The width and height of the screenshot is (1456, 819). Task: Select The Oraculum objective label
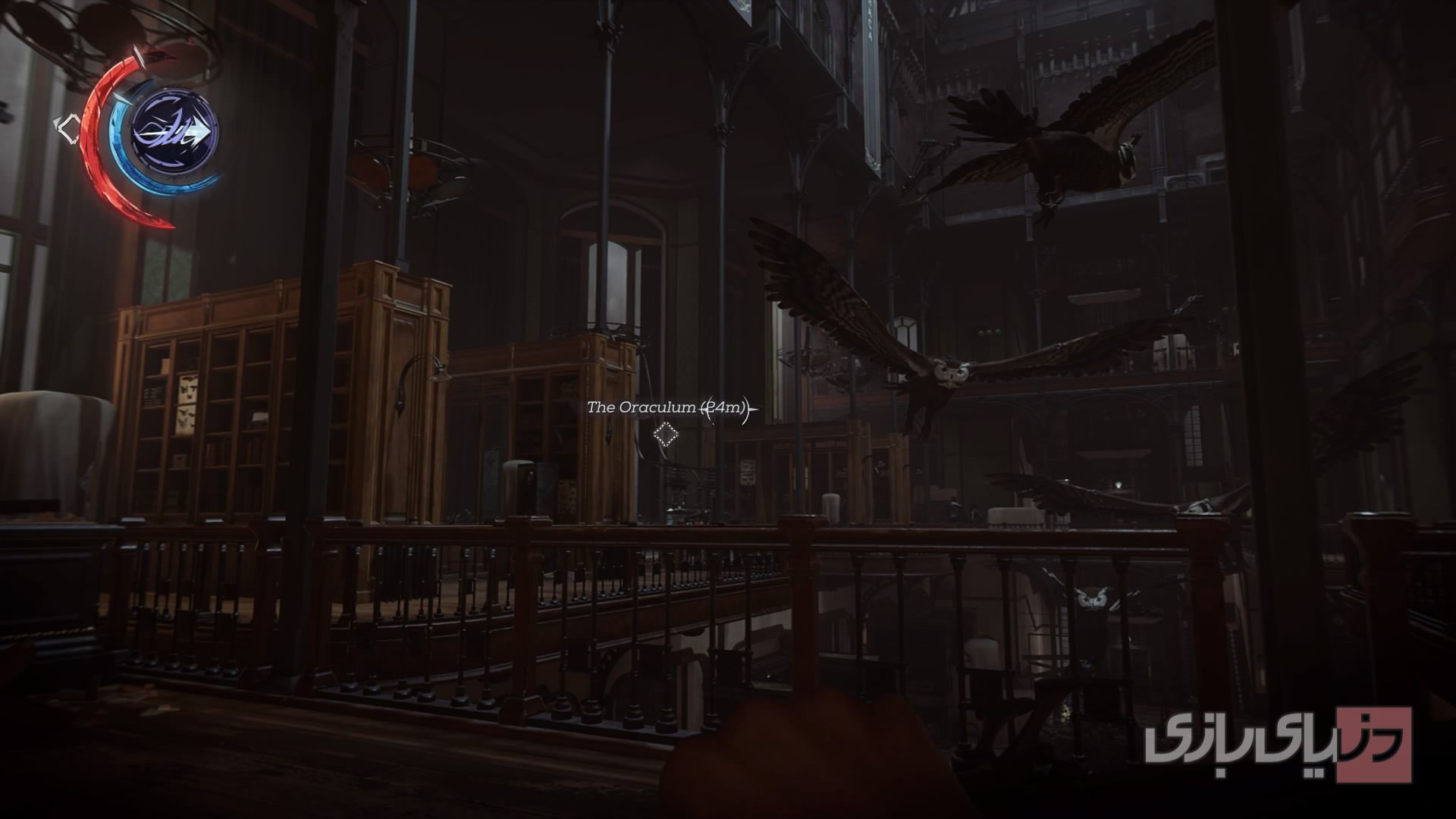point(641,407)
